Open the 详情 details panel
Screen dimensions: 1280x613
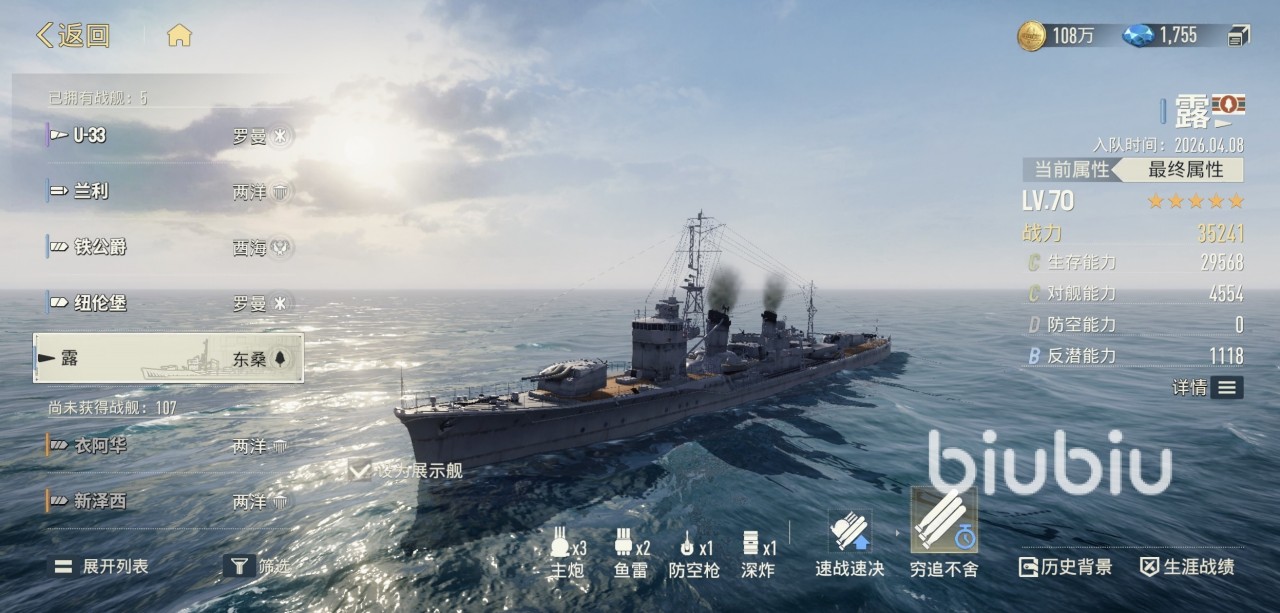coord(1209,387)
